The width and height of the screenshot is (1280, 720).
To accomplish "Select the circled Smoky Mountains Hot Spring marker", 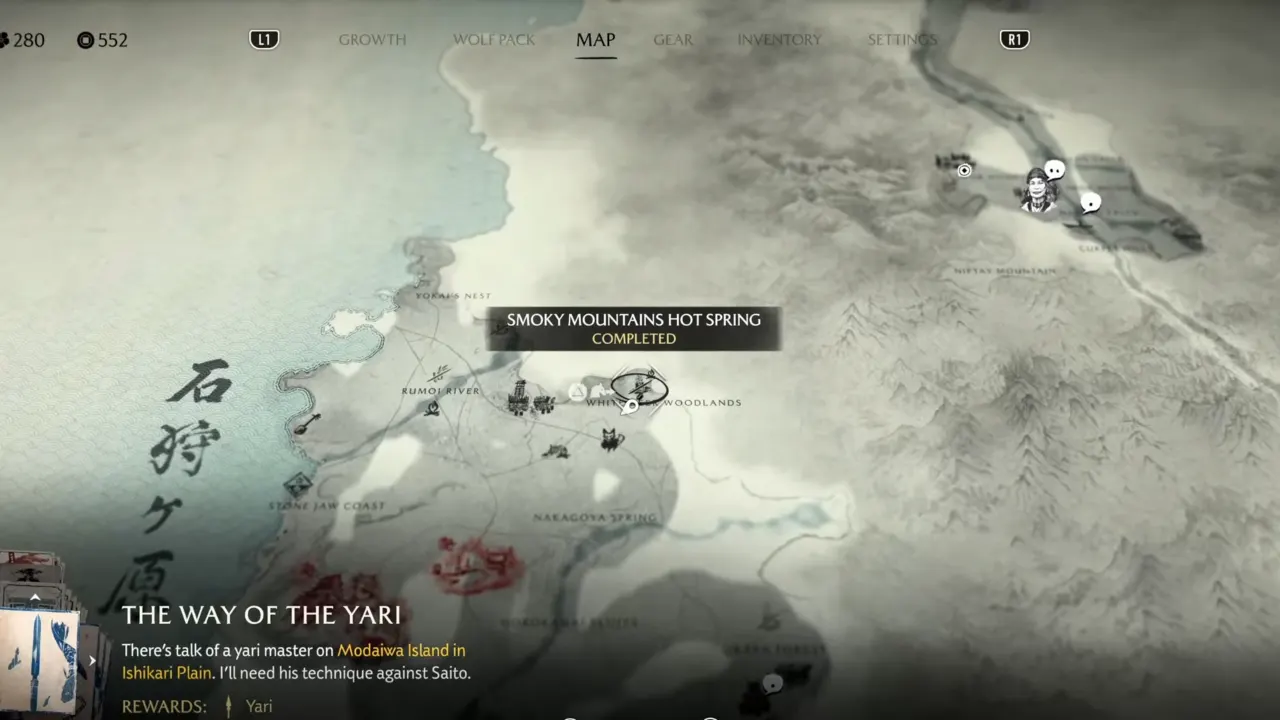I will coord(639,386).
